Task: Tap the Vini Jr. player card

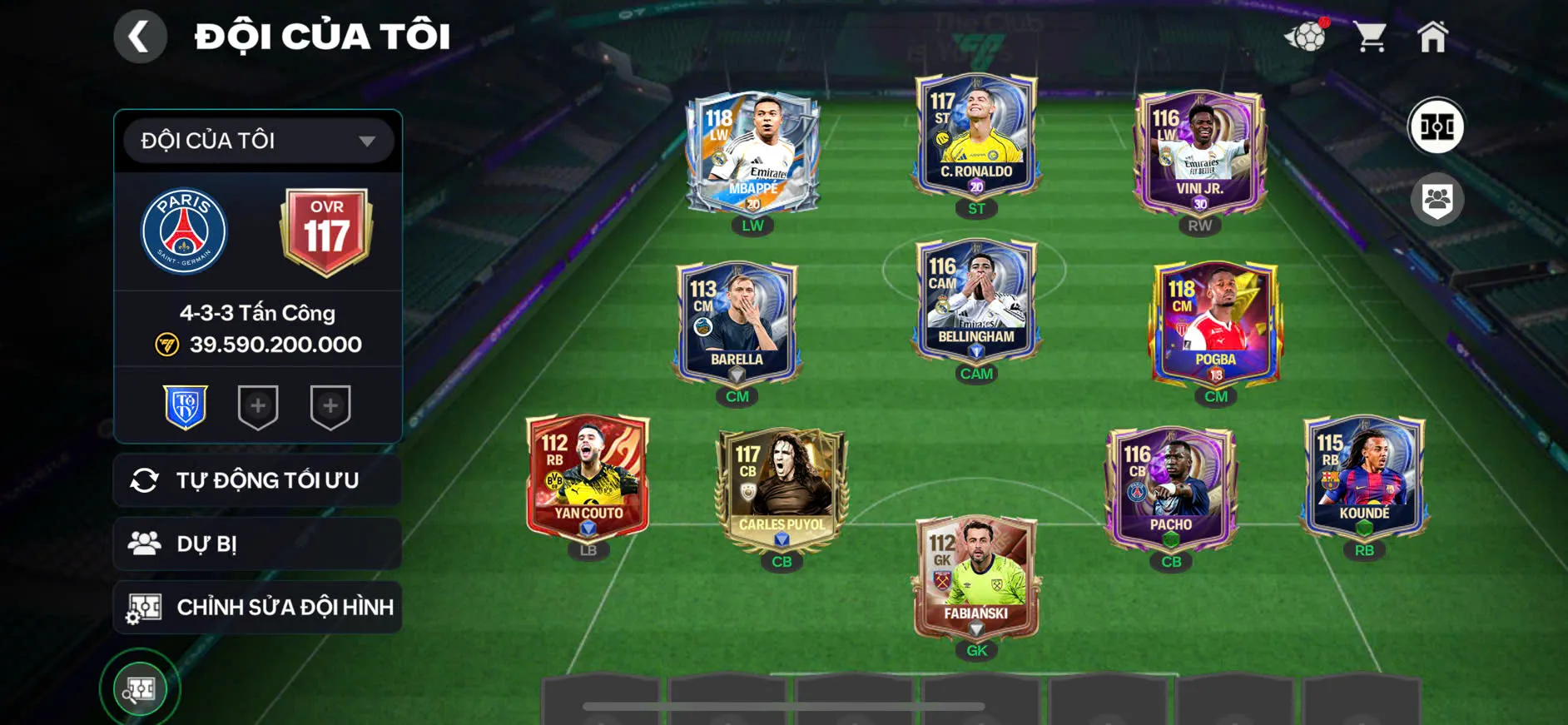Action: click(x=1199, y=154)
